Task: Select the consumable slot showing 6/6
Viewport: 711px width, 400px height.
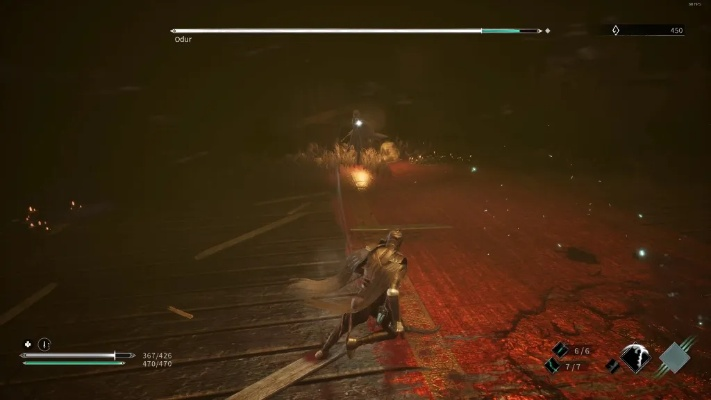Action: [560, 349]
